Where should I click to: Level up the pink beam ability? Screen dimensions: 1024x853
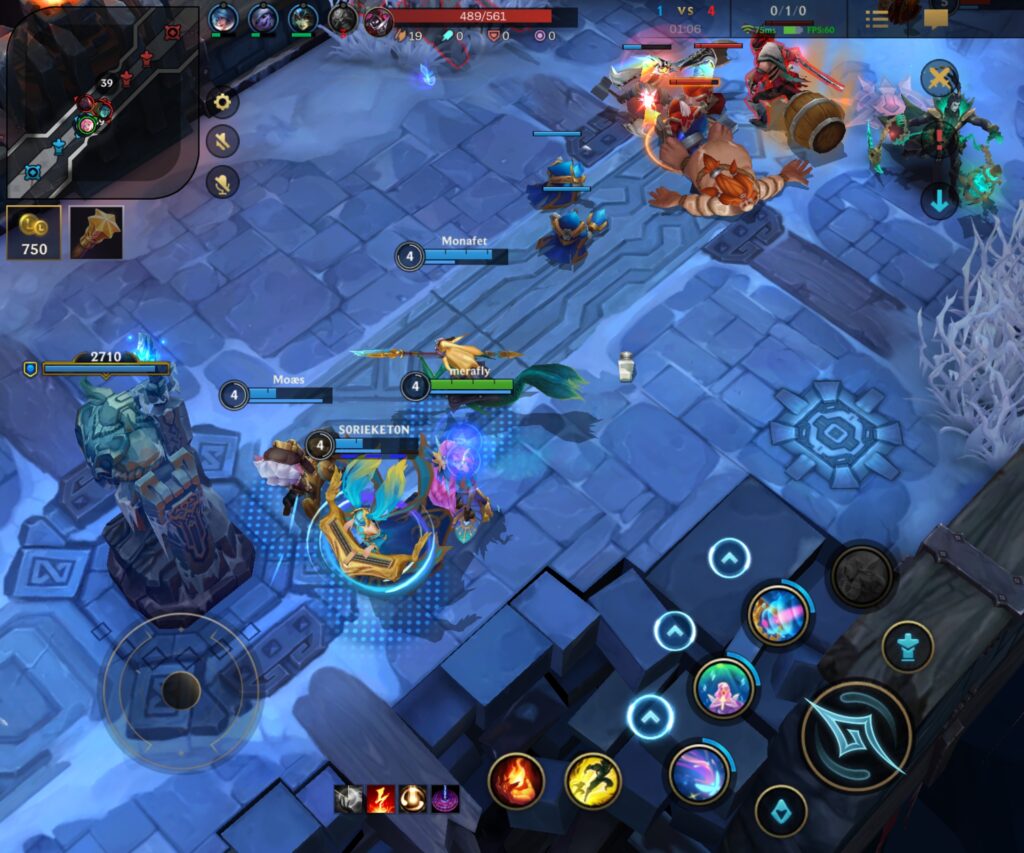(729, 558)
